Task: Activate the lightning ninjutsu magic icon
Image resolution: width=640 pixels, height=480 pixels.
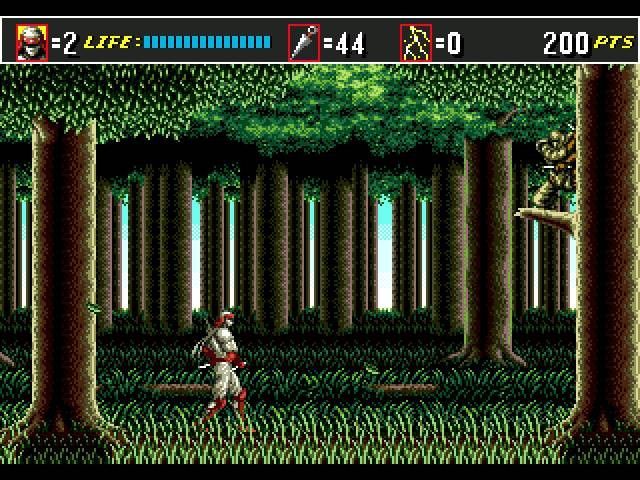Action: pyautogui.click(x=416, y=43)
